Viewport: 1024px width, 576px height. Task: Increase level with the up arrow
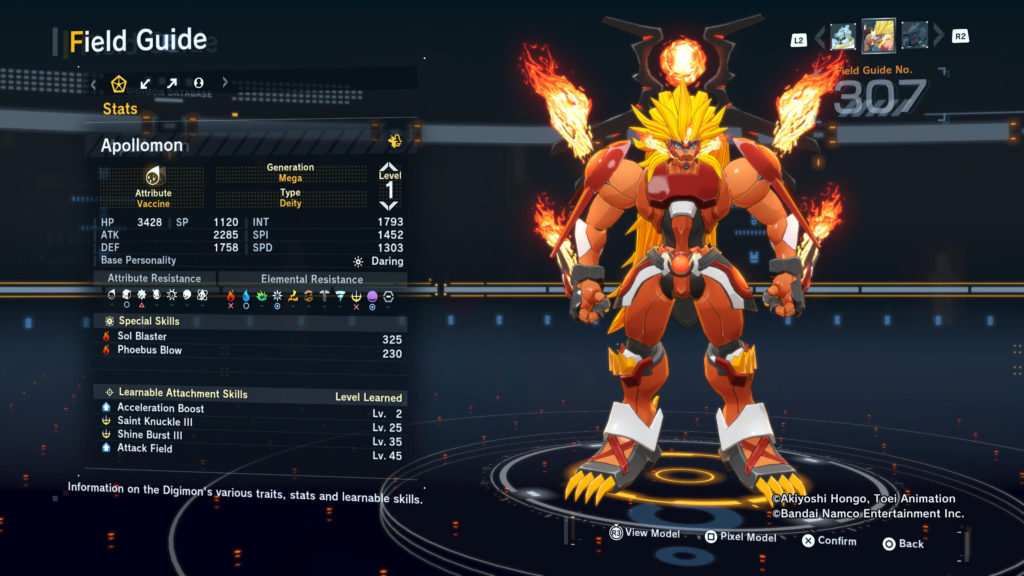tap(389, 169)
